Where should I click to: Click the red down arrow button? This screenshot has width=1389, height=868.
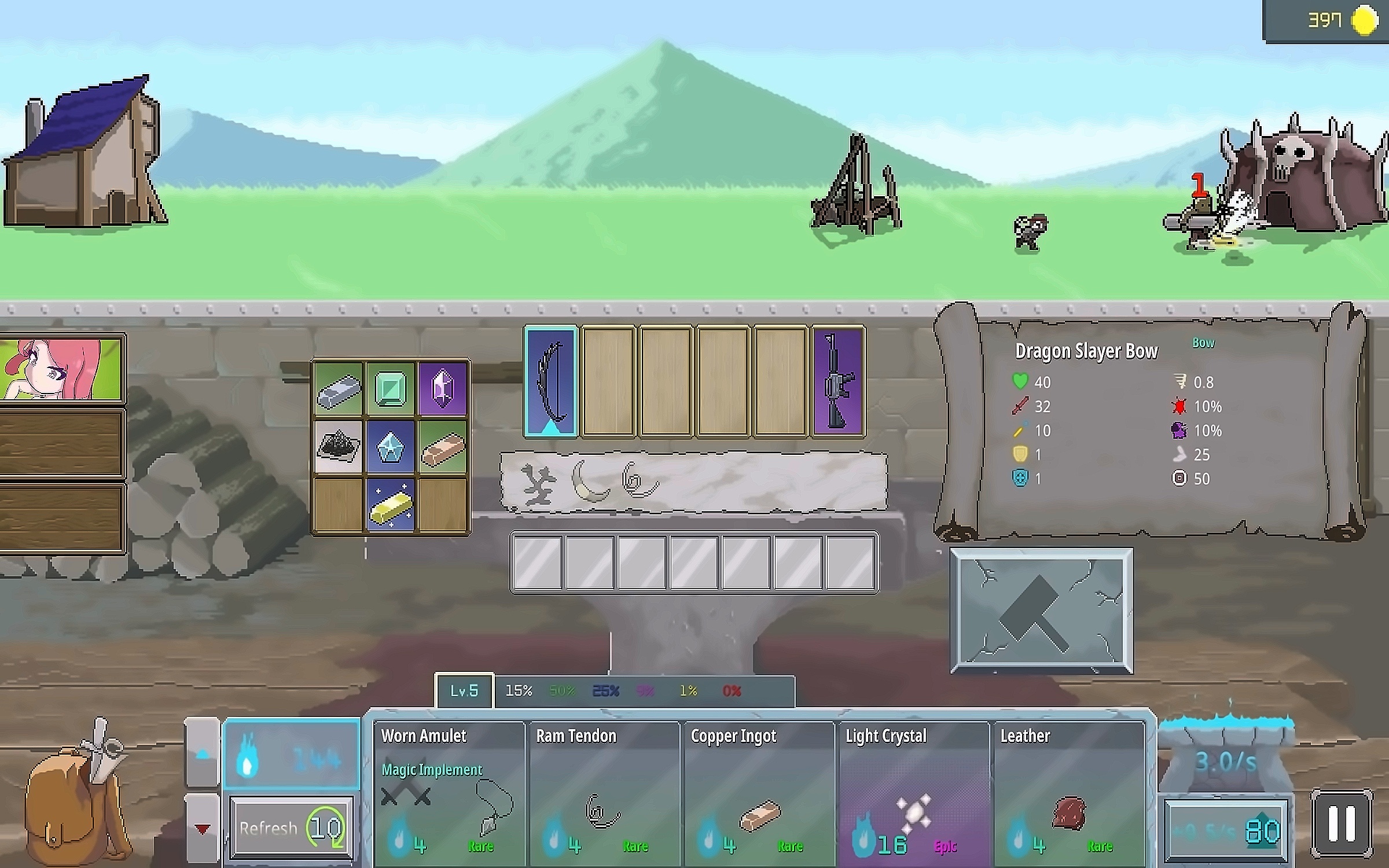(x=202, y=829)
